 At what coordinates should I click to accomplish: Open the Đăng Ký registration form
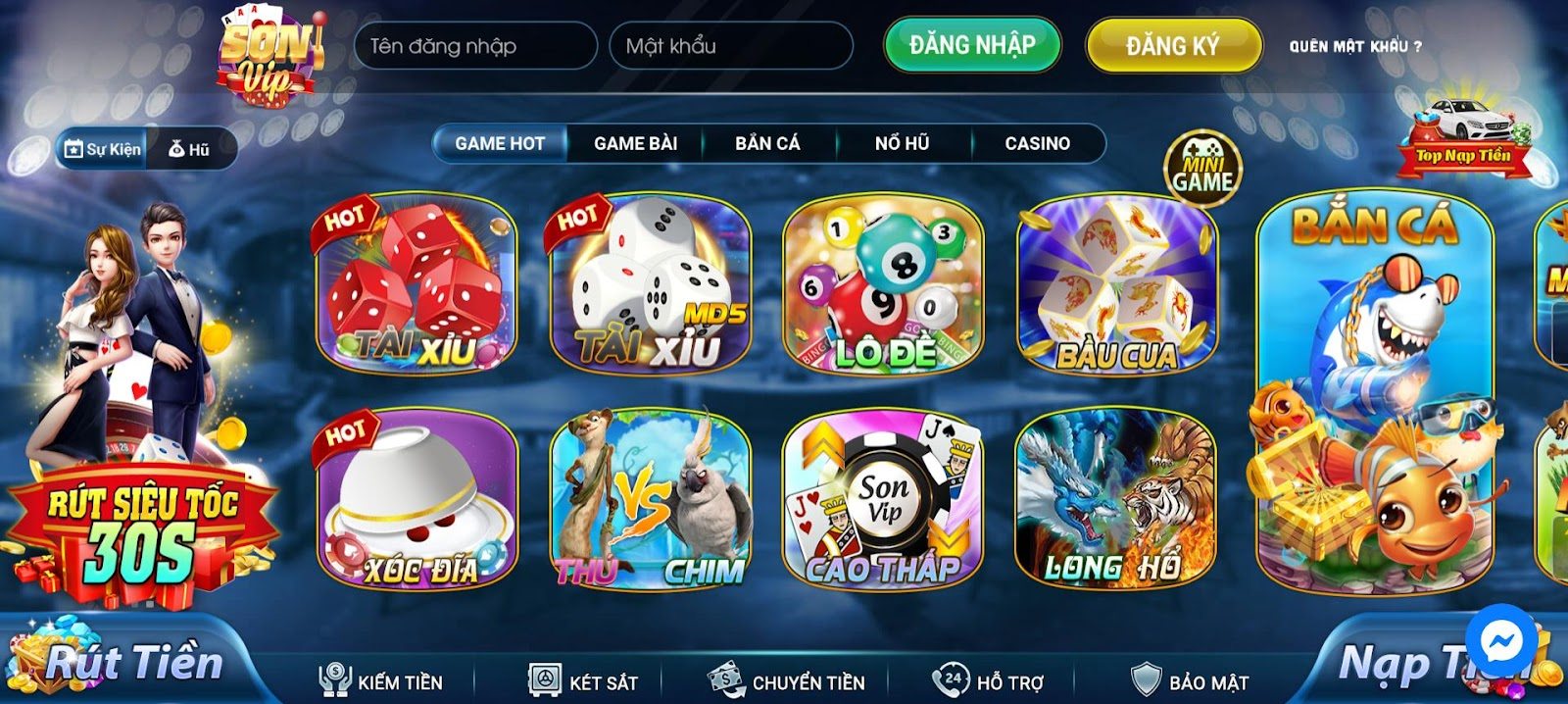[1172, 46]
